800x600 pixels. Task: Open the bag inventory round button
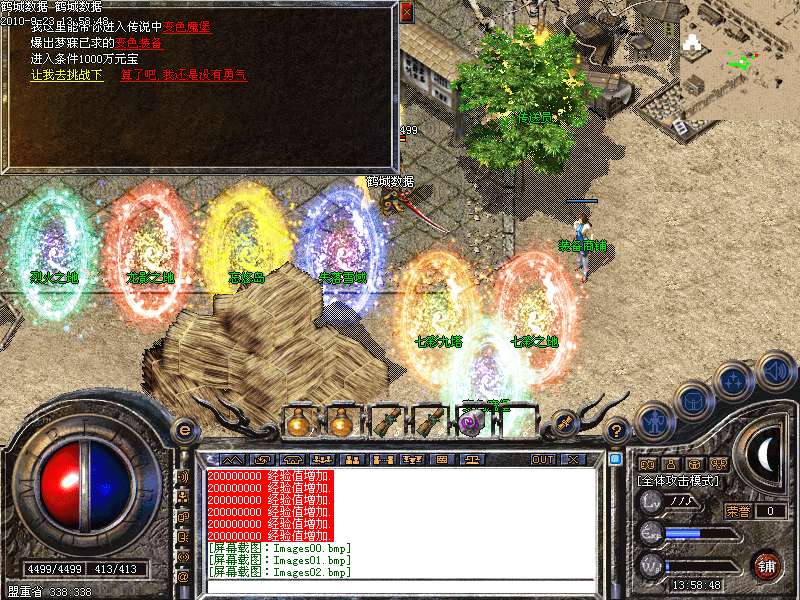695,399
